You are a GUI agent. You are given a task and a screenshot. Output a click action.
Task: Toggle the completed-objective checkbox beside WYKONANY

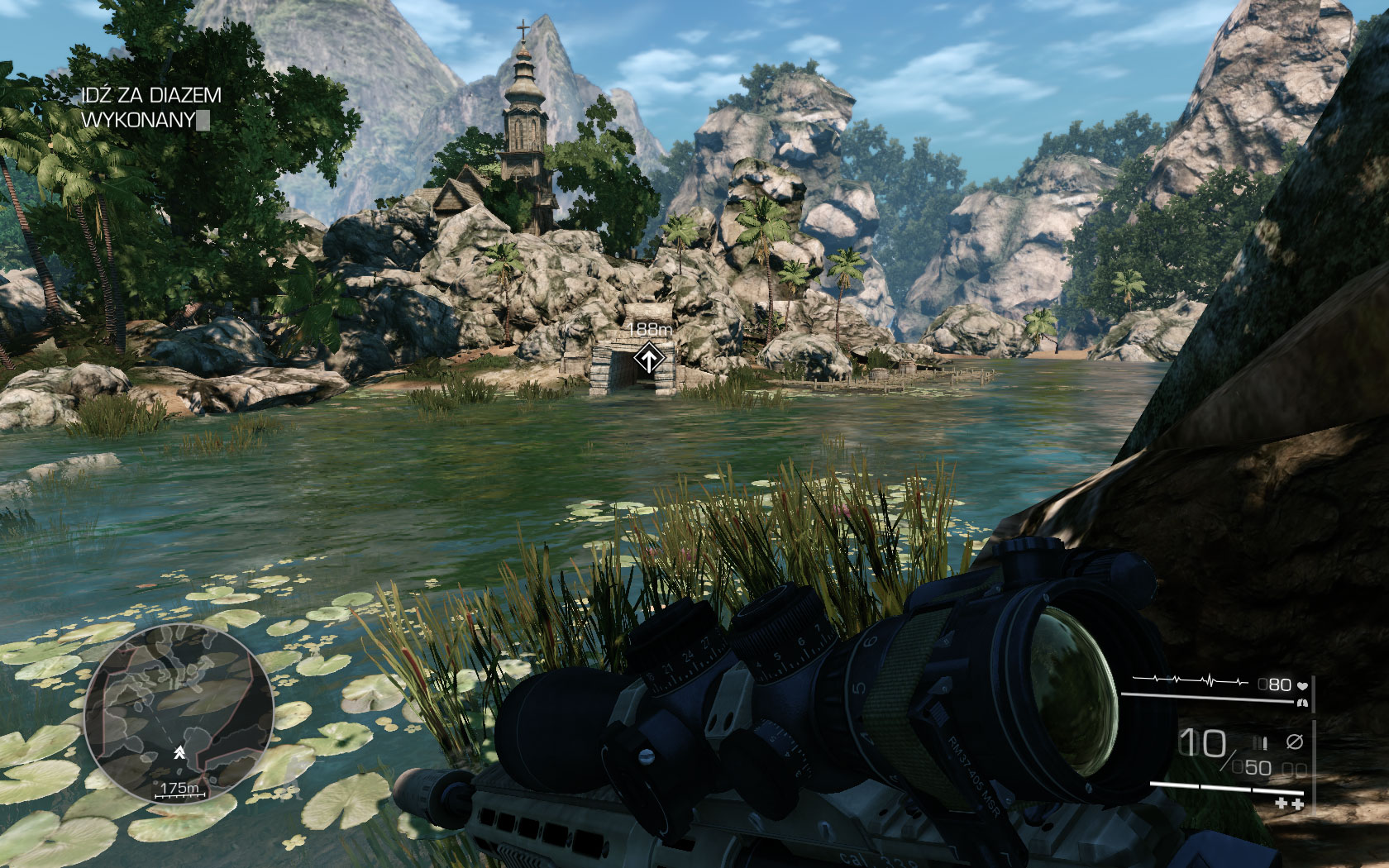(x=203, y=121)
